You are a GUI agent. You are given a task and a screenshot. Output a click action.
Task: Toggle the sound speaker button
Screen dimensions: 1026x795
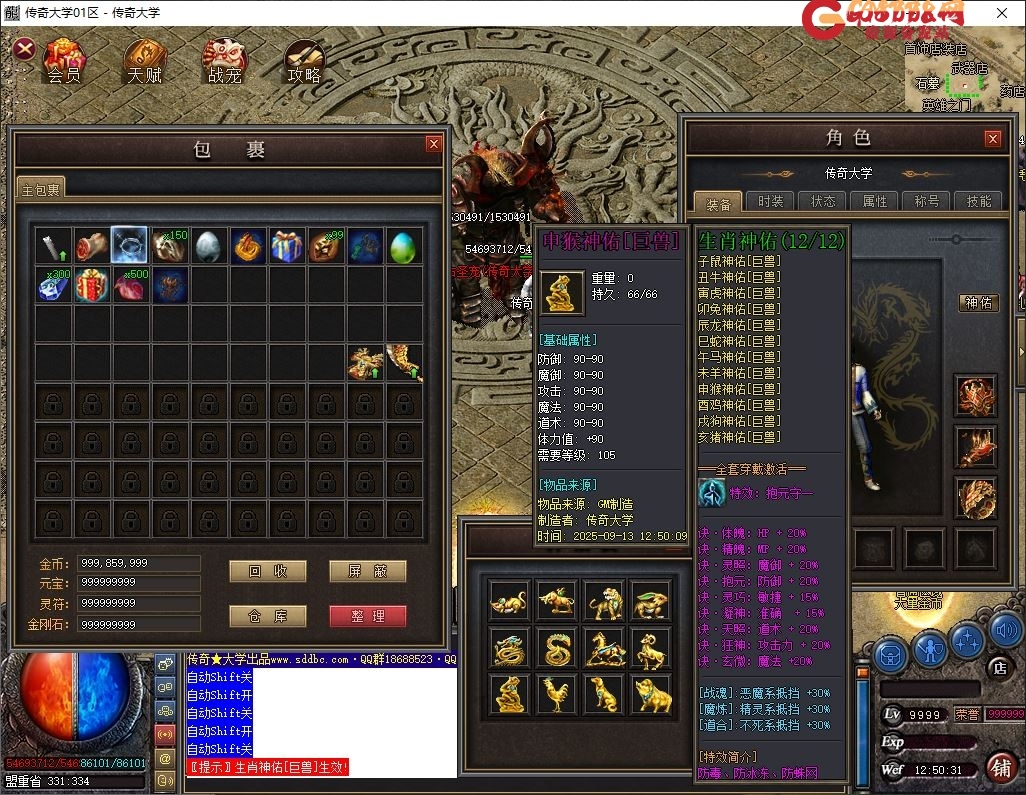pos(1004,632)
